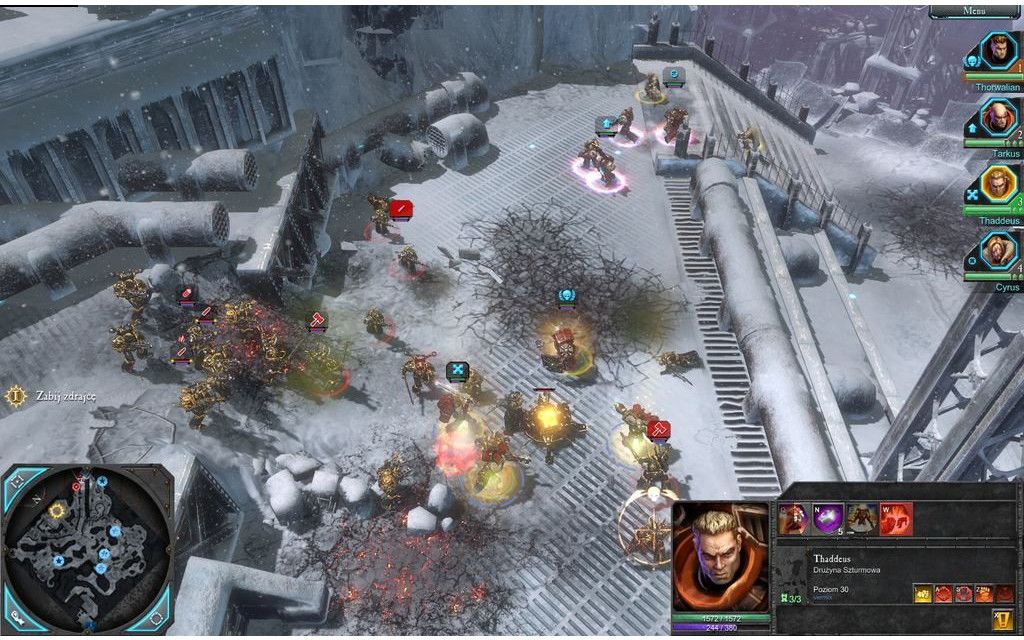Select Tarkus's squad portrait
This screenshot has height=640, width=1024.
[x=997, y=118]
